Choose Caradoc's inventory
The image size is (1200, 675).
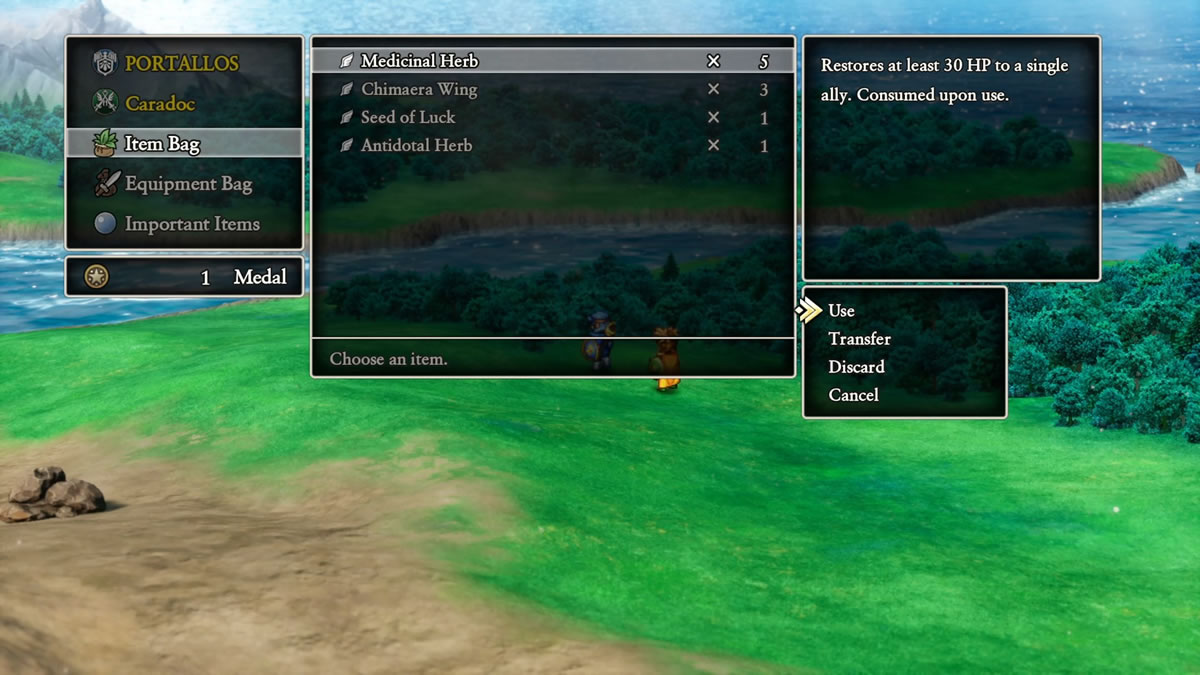[x=160, y=104]
